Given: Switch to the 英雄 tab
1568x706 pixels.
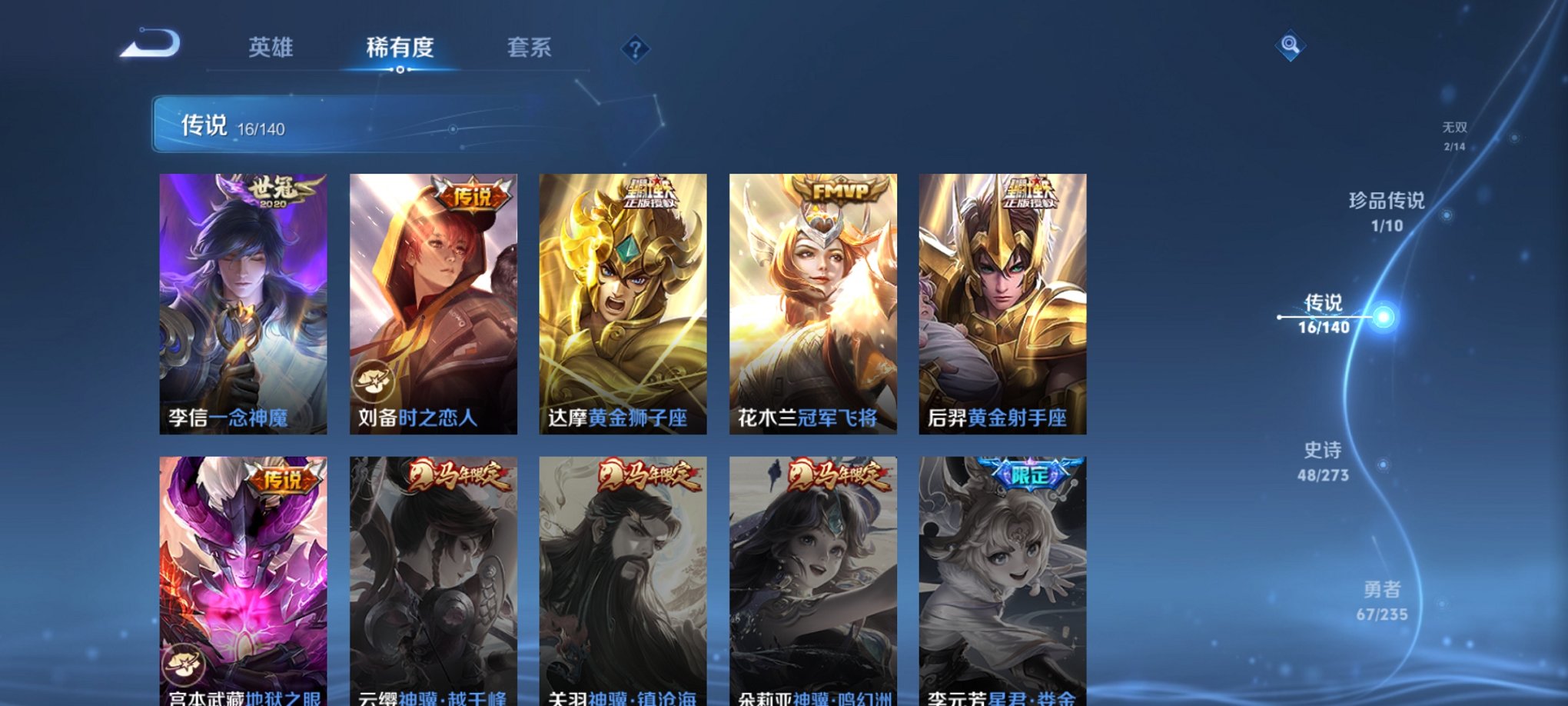Looking at the screenshot, I should tap(273, 48).
